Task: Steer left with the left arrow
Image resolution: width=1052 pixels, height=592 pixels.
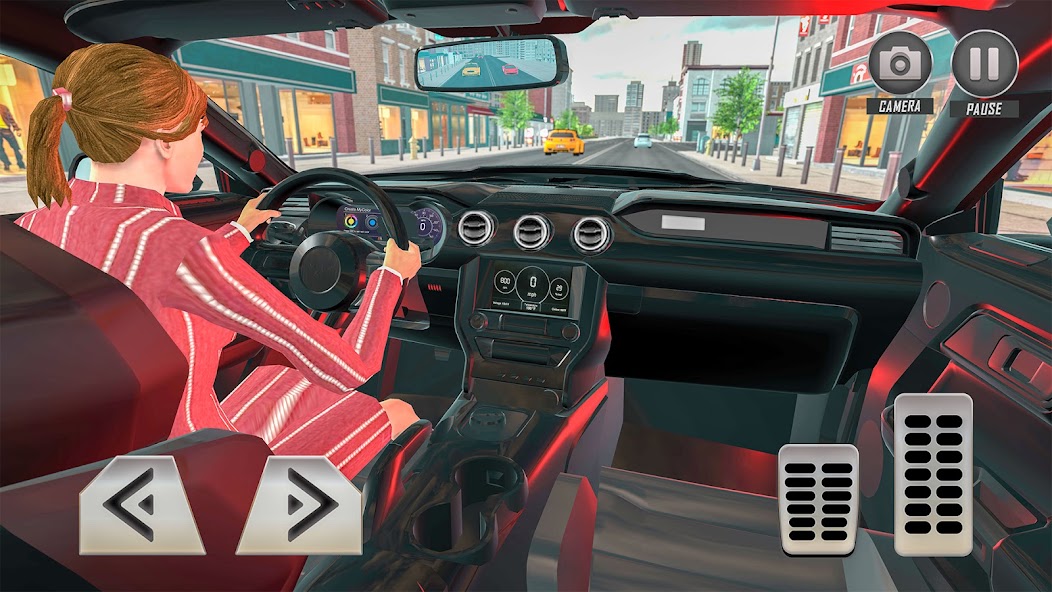Action: pyautogui.click(x=141, y=505)
